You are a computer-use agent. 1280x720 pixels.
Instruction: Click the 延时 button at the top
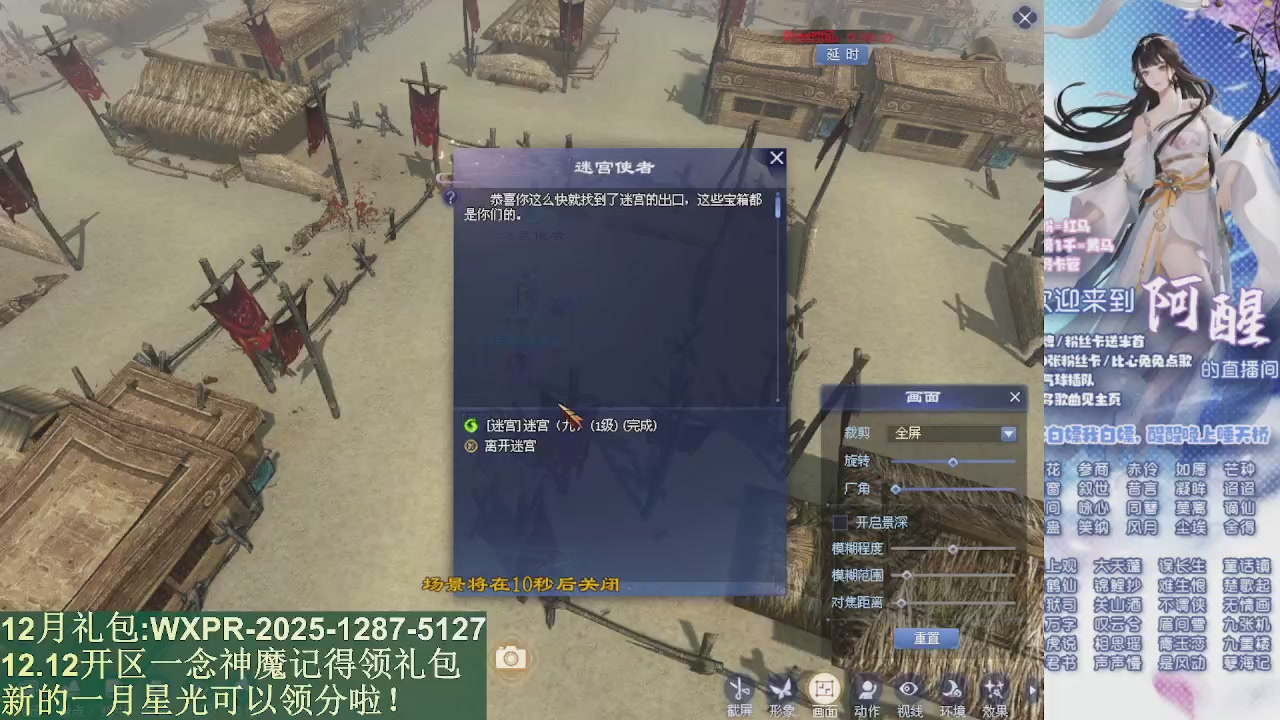(843, 55)
